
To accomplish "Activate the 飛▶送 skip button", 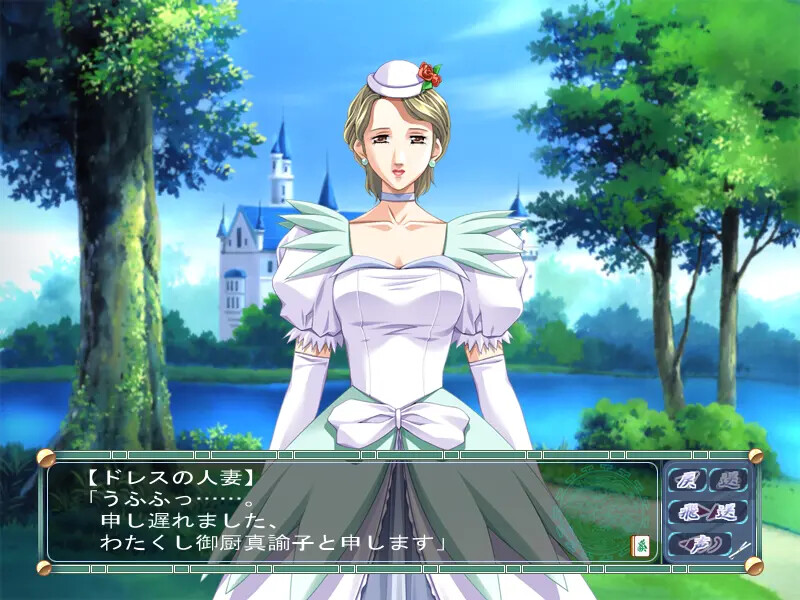I will coord(707,514).
